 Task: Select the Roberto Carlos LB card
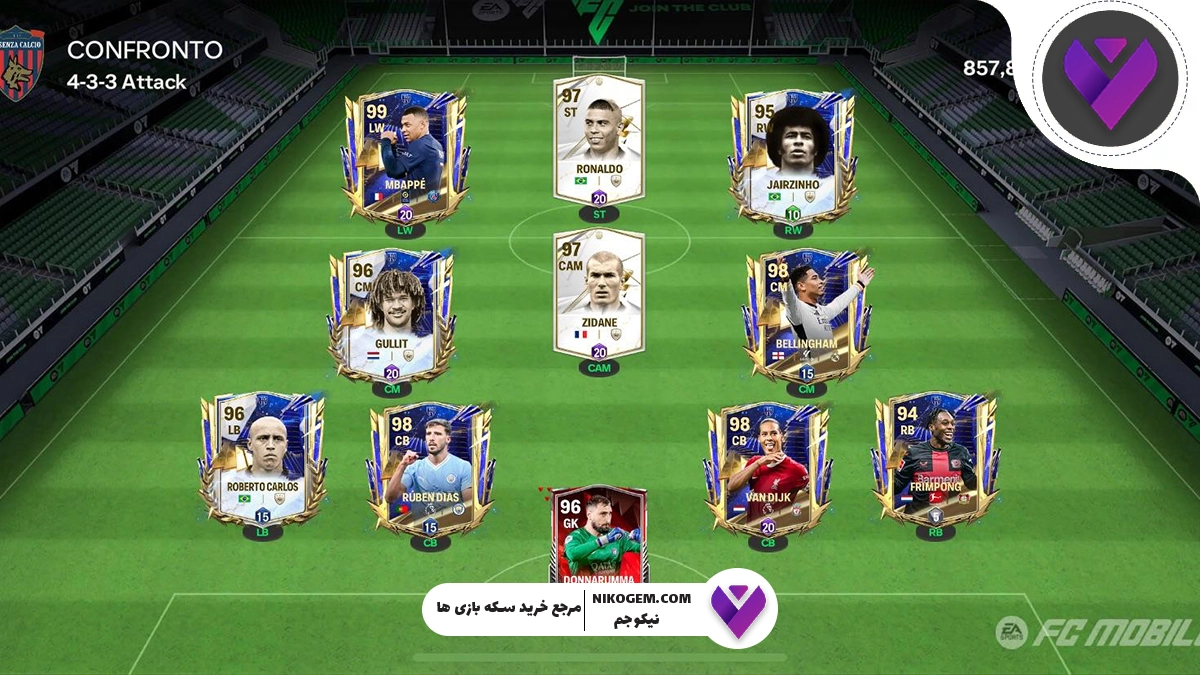[262, 459]
